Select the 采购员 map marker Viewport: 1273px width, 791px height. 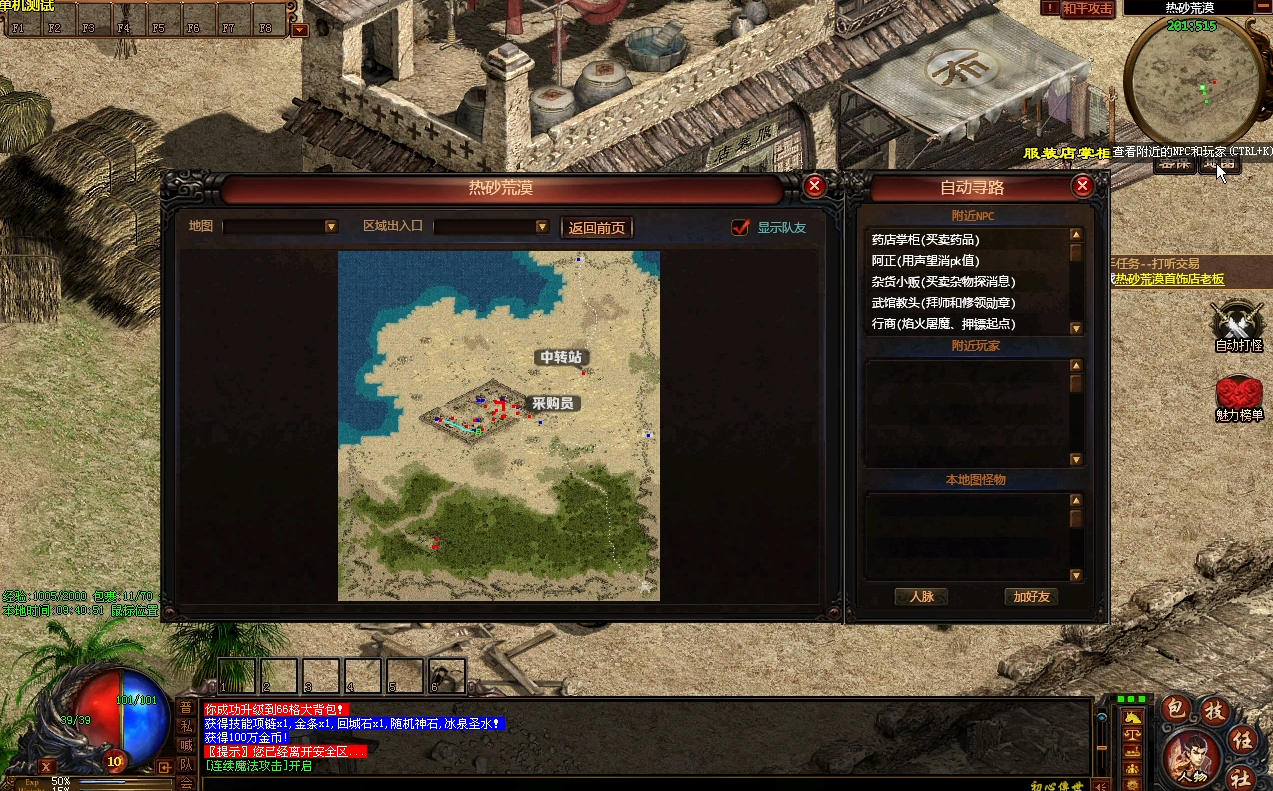pyautogui.click(x=552, y=403)
